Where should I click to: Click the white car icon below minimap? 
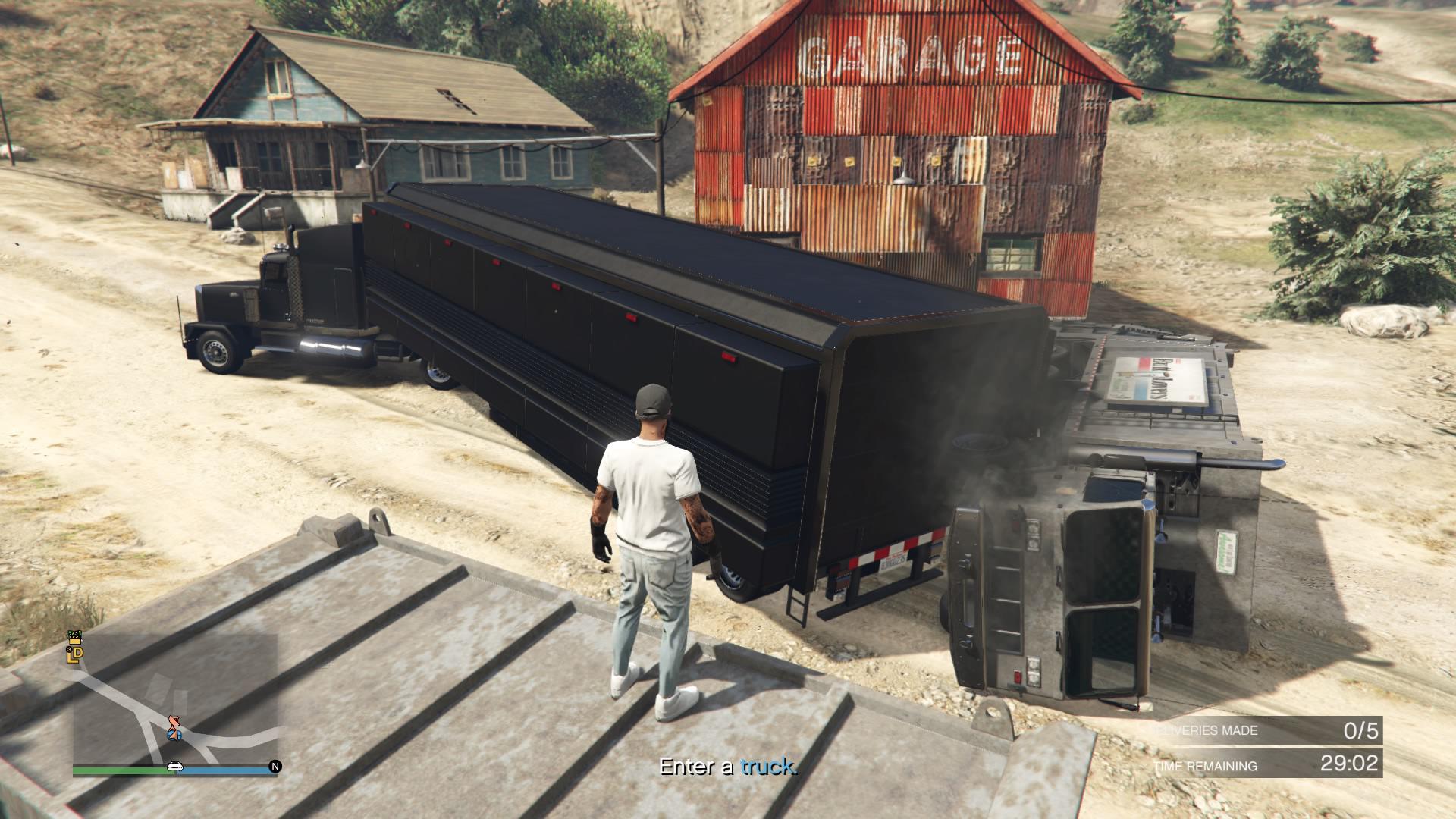point(174,767)
